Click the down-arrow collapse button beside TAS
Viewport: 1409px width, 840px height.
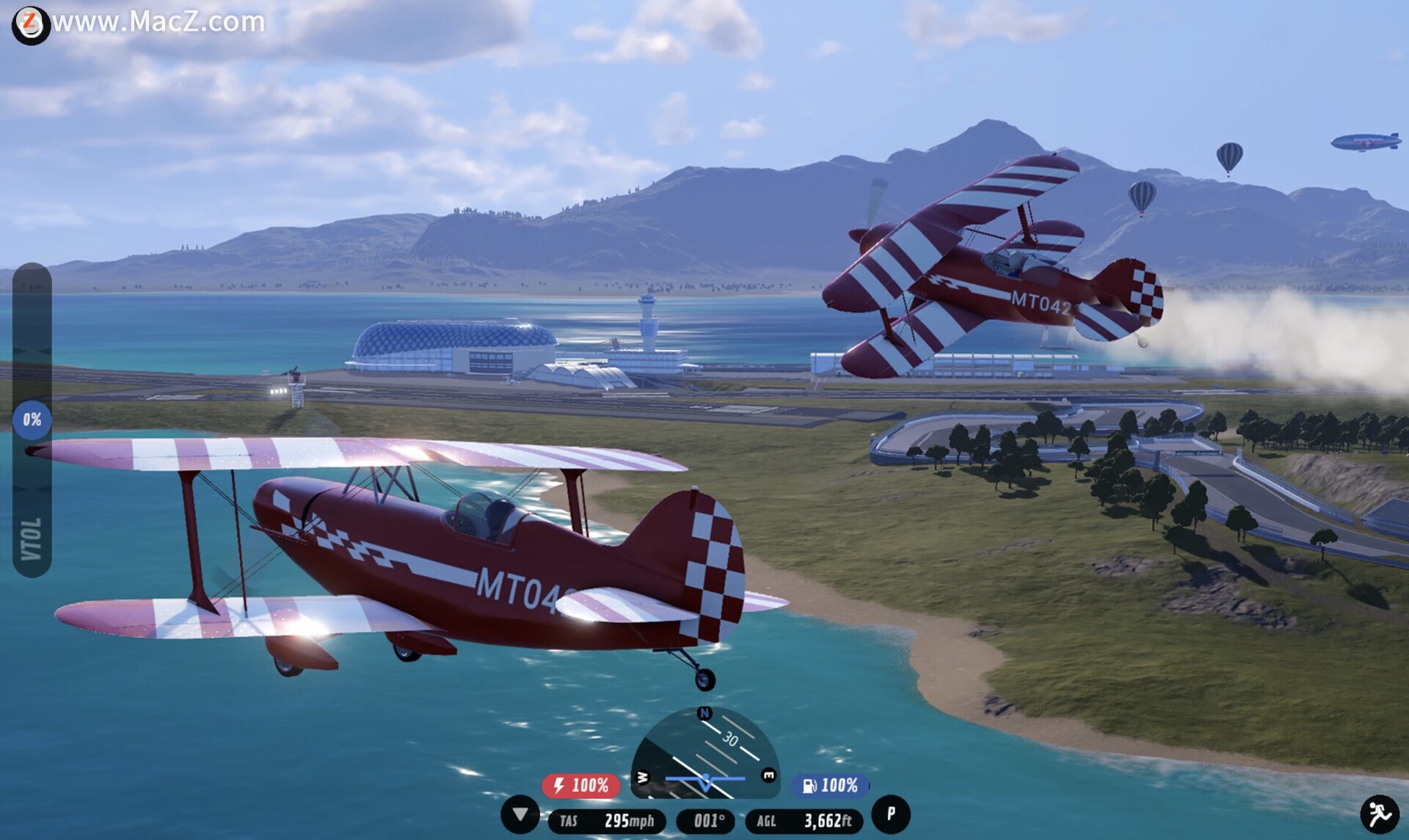[520, 814]
